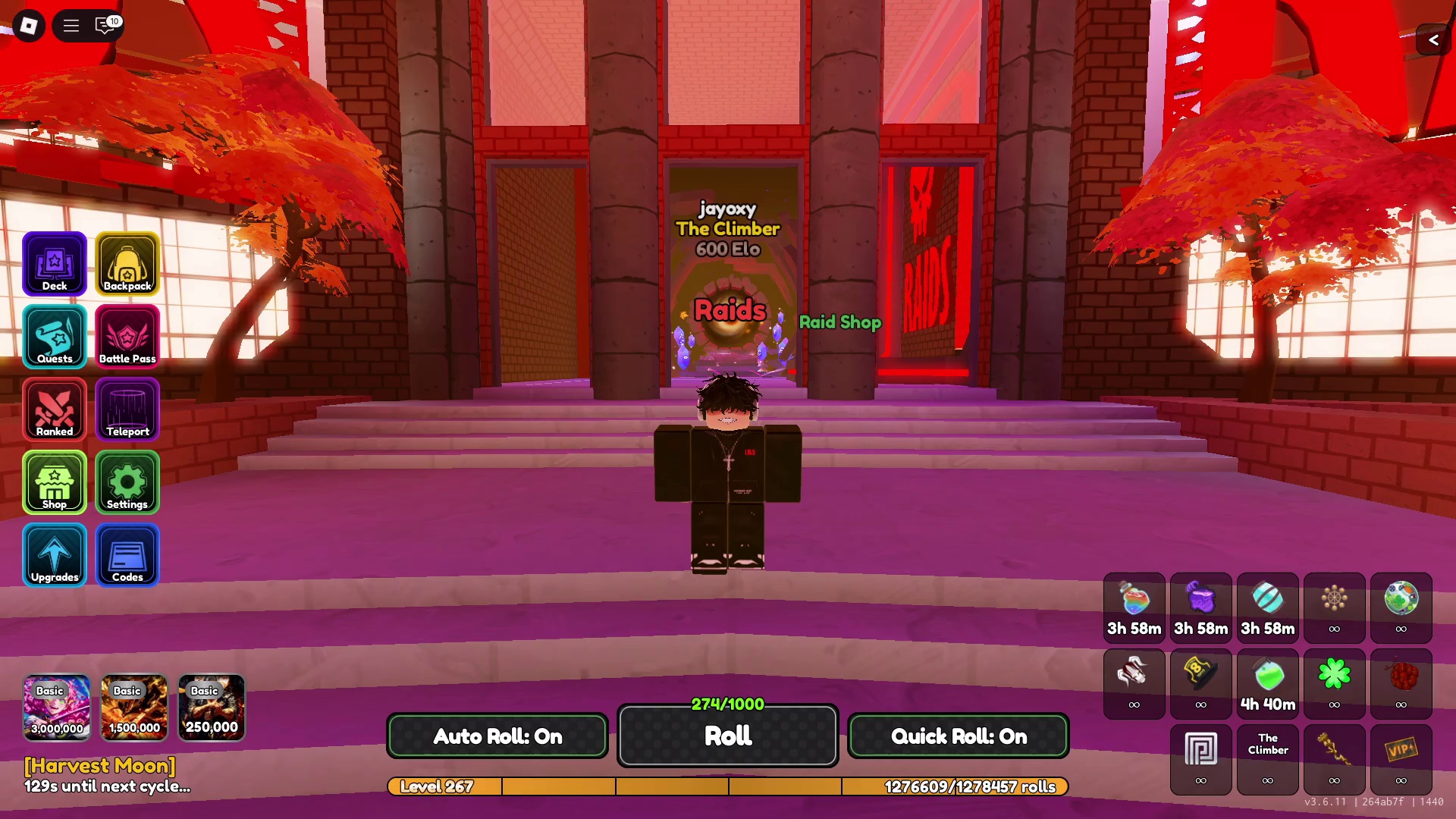Open the Settings gear menu
1456x819 pixels.
pyautogui.click(x=127, y=482)
